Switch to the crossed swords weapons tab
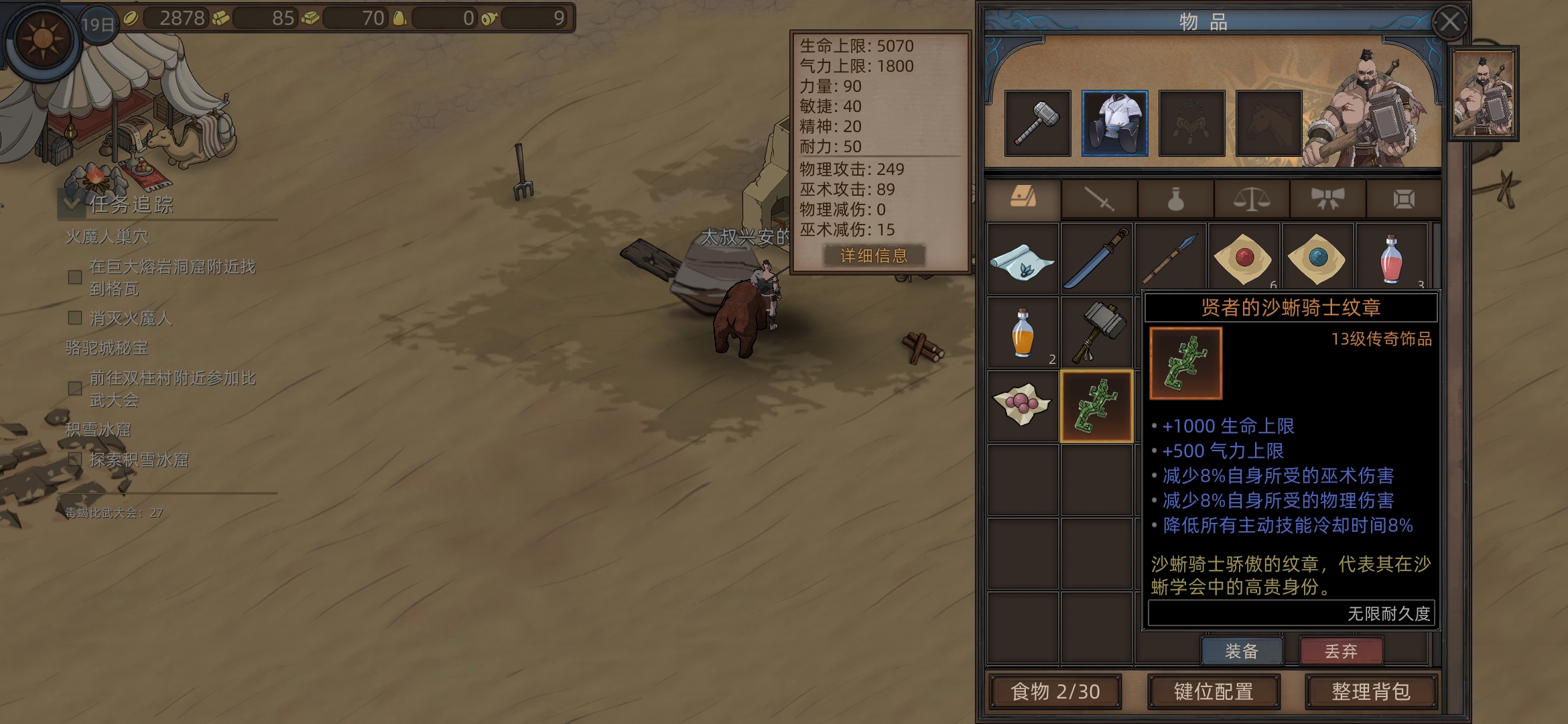This screenshot has width=1568, height=724. (1099, 199)
